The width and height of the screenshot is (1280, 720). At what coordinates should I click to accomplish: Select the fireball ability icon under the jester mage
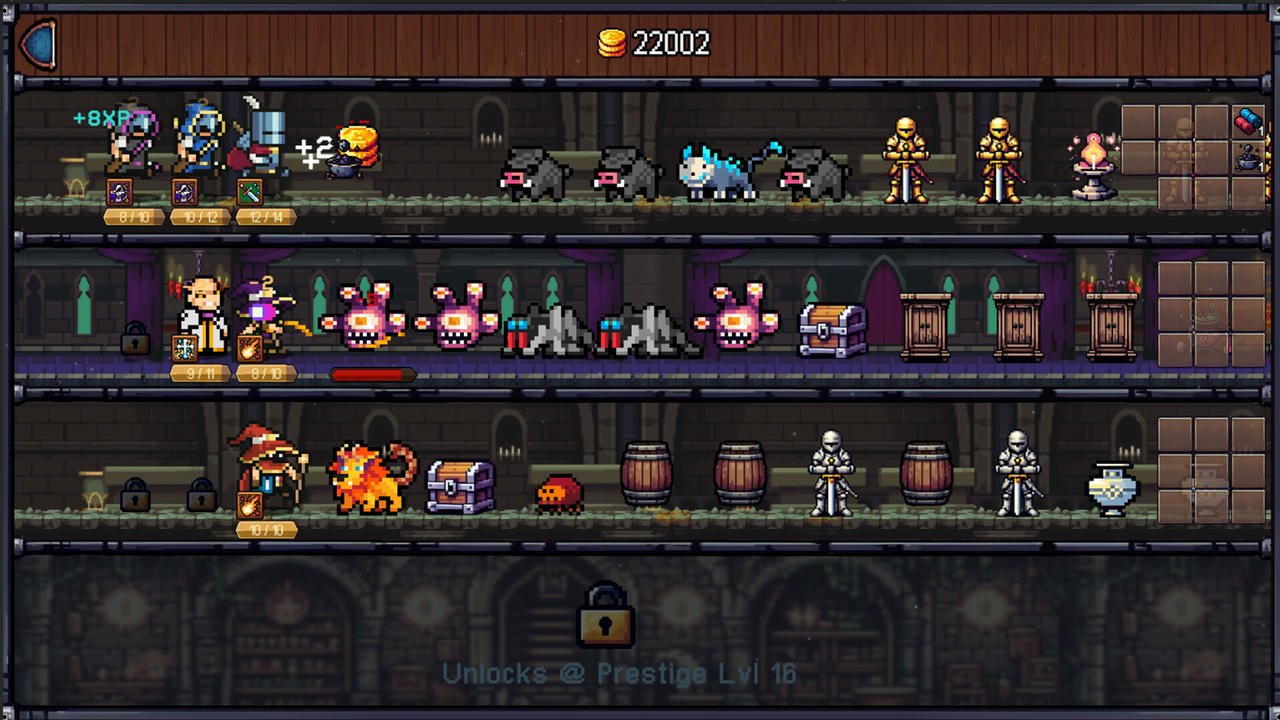pos(252,348)
